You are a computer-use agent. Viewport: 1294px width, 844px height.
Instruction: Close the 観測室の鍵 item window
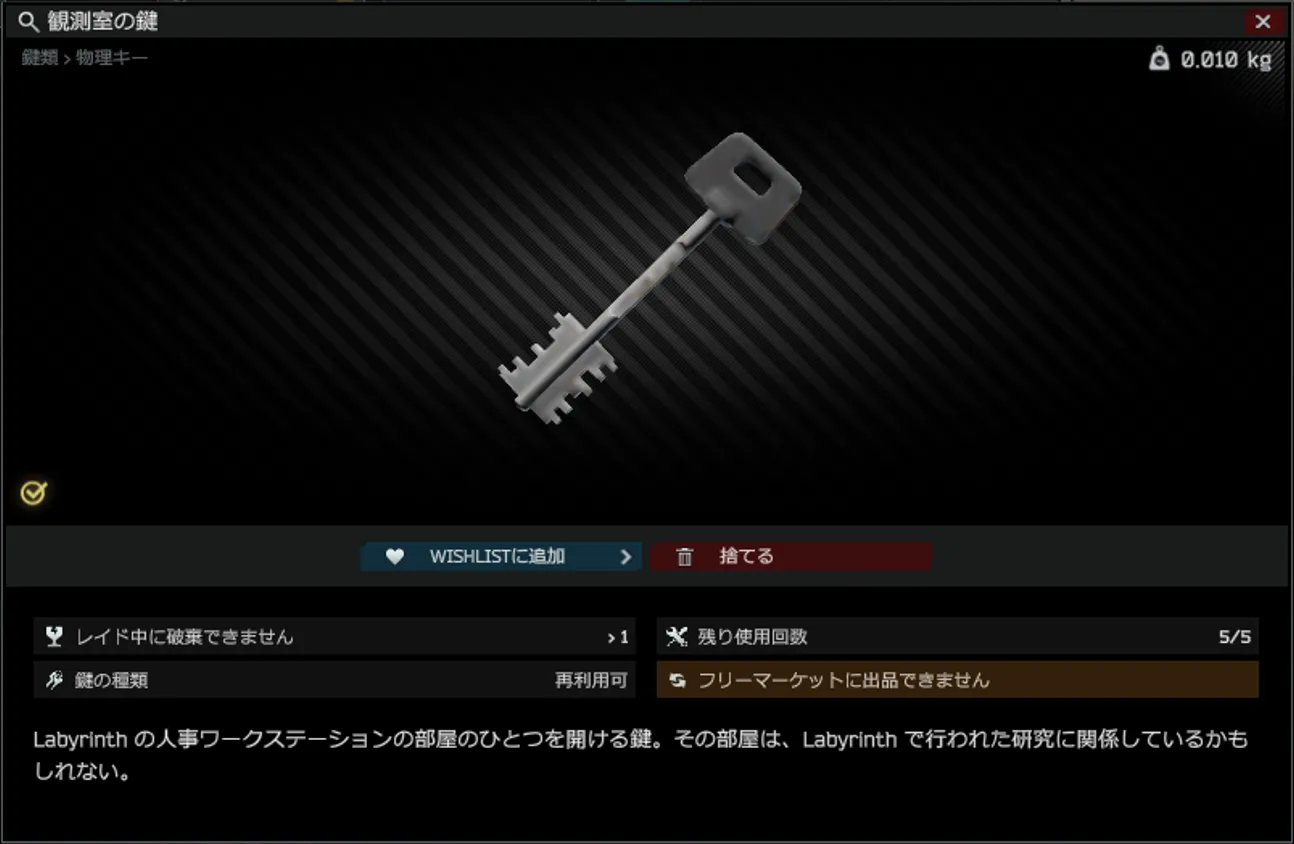(x=1264, y=21)
